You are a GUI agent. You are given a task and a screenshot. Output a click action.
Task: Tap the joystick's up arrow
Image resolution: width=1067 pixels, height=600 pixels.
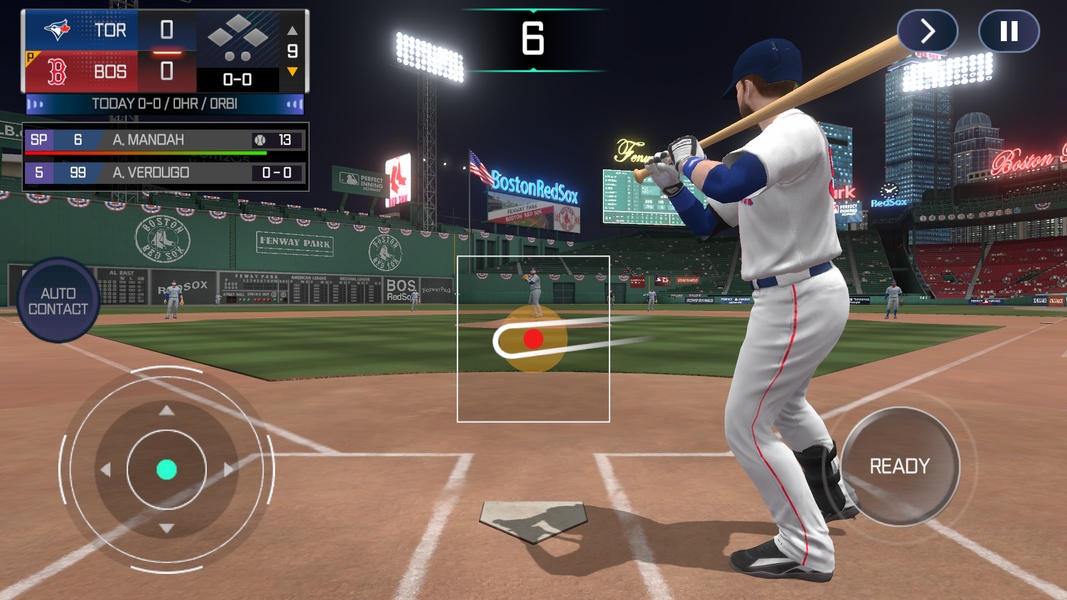[x=166, y=411]
